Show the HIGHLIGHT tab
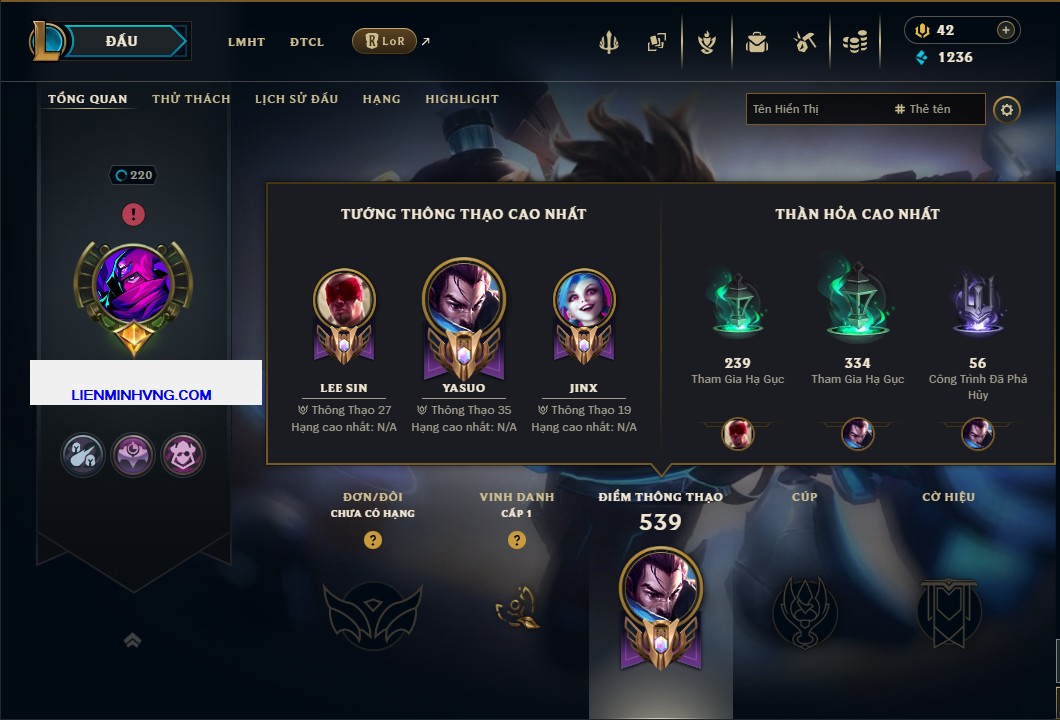 pyautogui.click(x=461, y=99)
